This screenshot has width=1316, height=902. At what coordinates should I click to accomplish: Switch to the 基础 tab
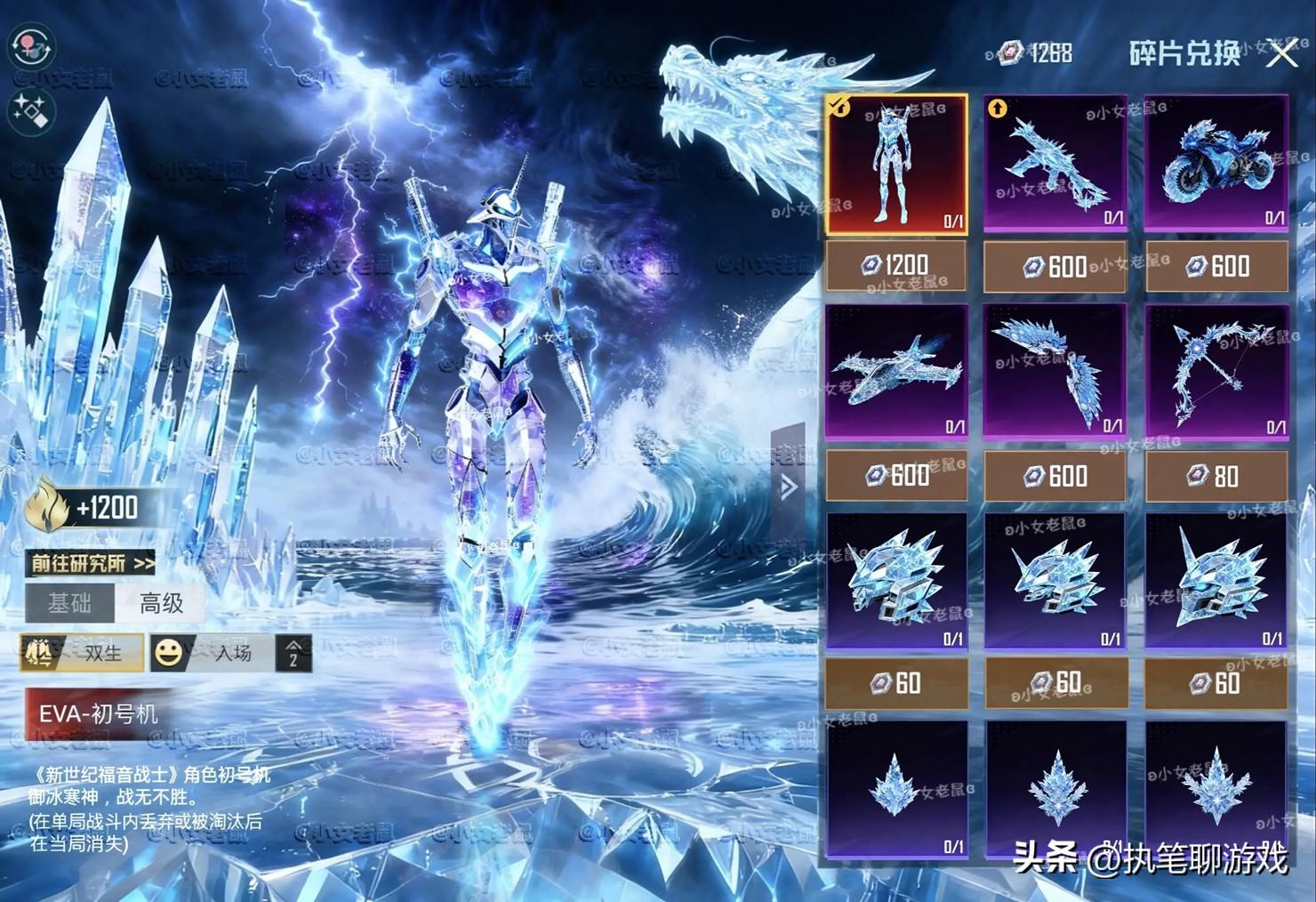[x=69, y=604]
